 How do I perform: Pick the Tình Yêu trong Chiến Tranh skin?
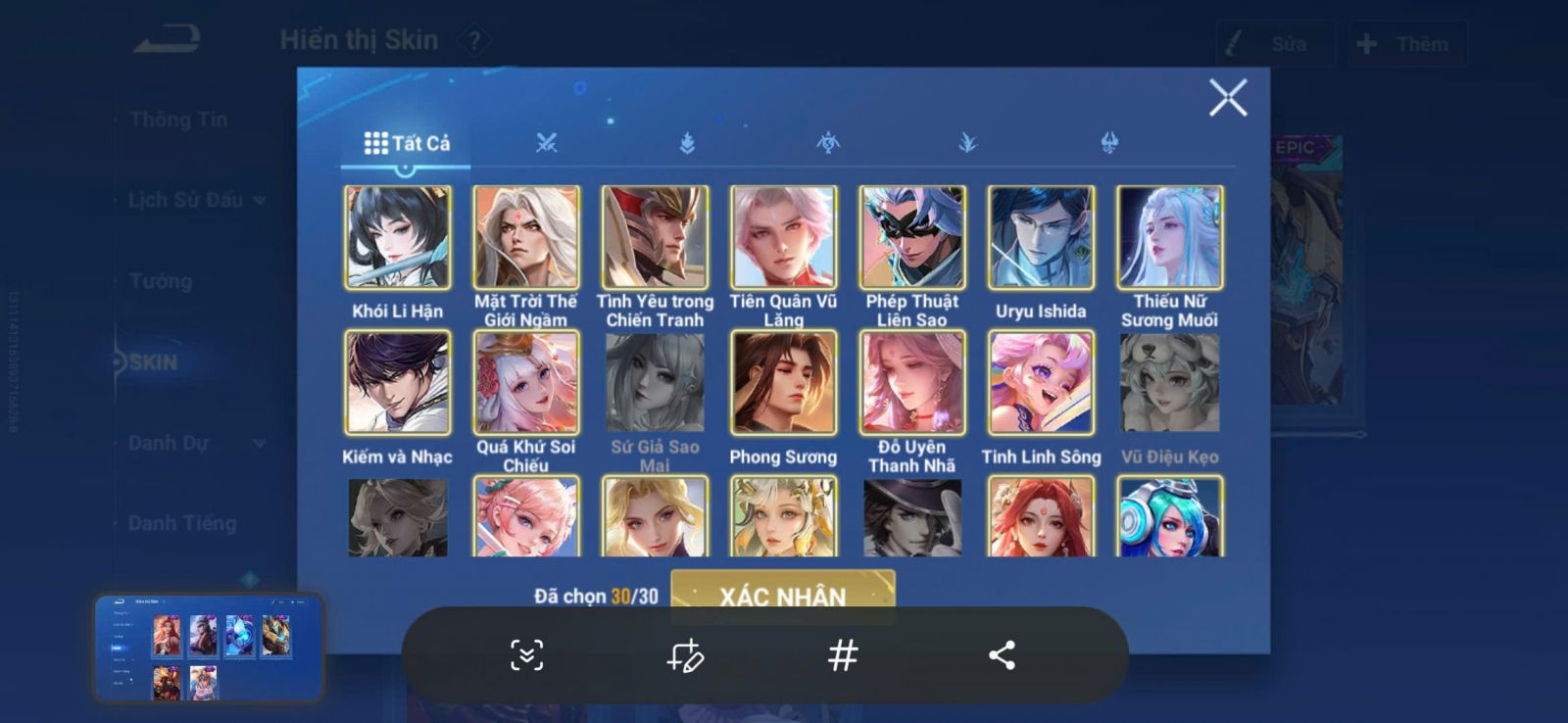click(655, 237)
